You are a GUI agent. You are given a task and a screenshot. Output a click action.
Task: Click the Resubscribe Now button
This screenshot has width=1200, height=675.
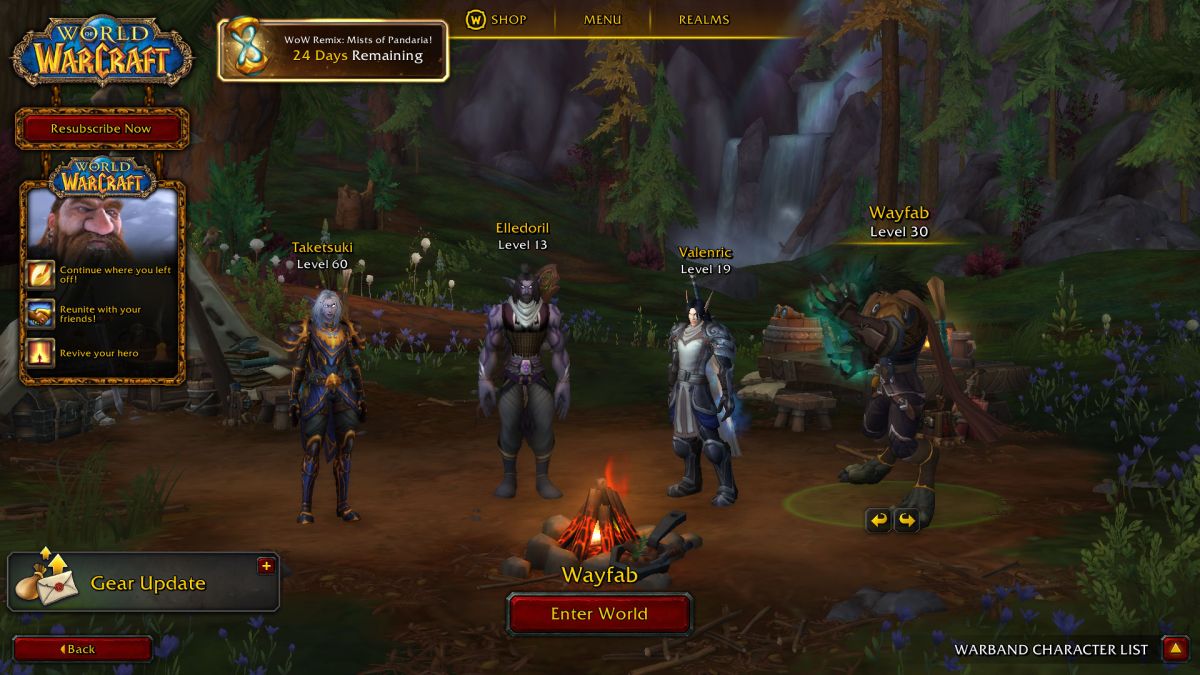(101, 129)
